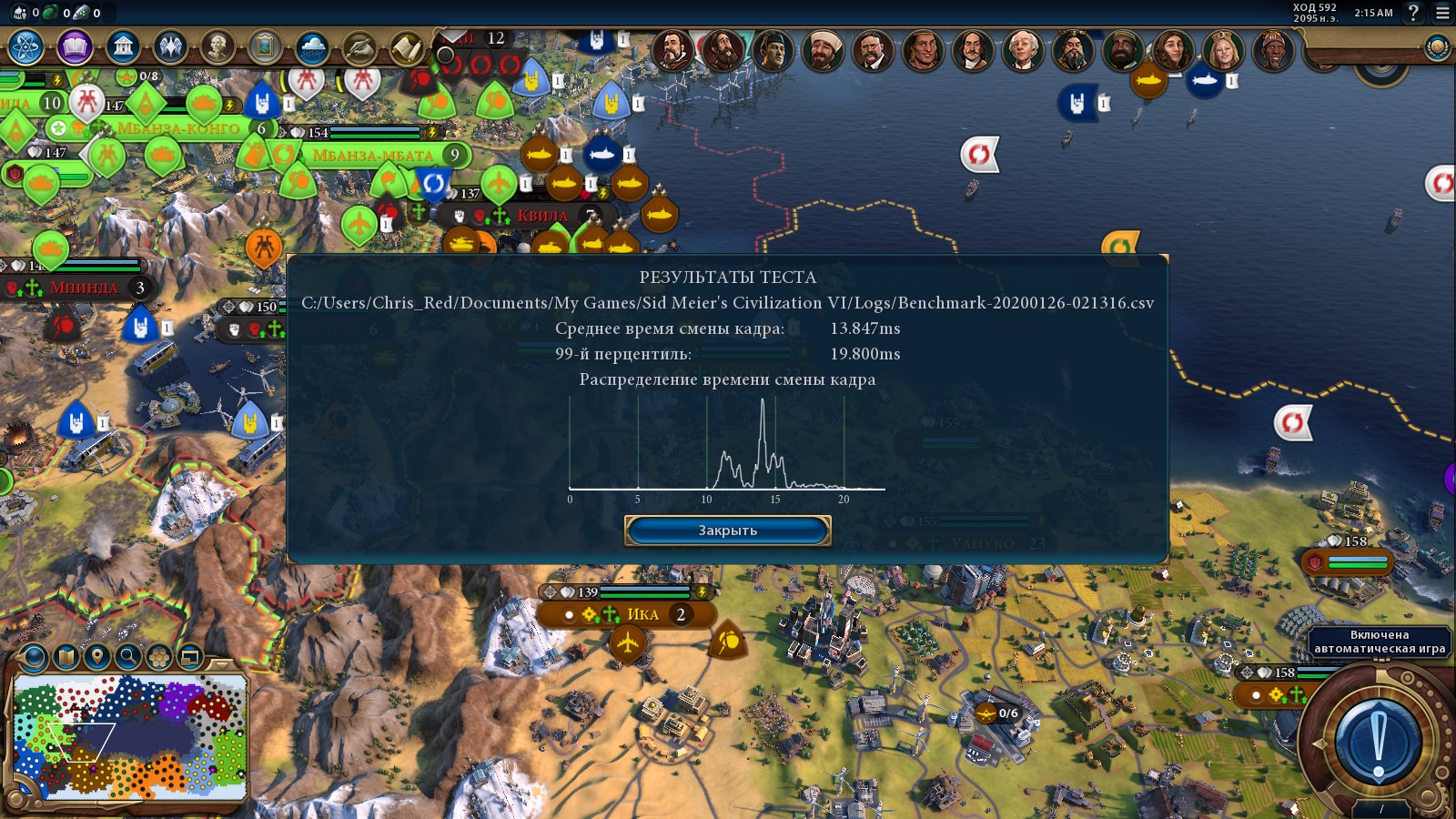Open the great people bust icon
Image resolution: width=1456 pixels, height=819 pixels.
[x=217, y=46]
